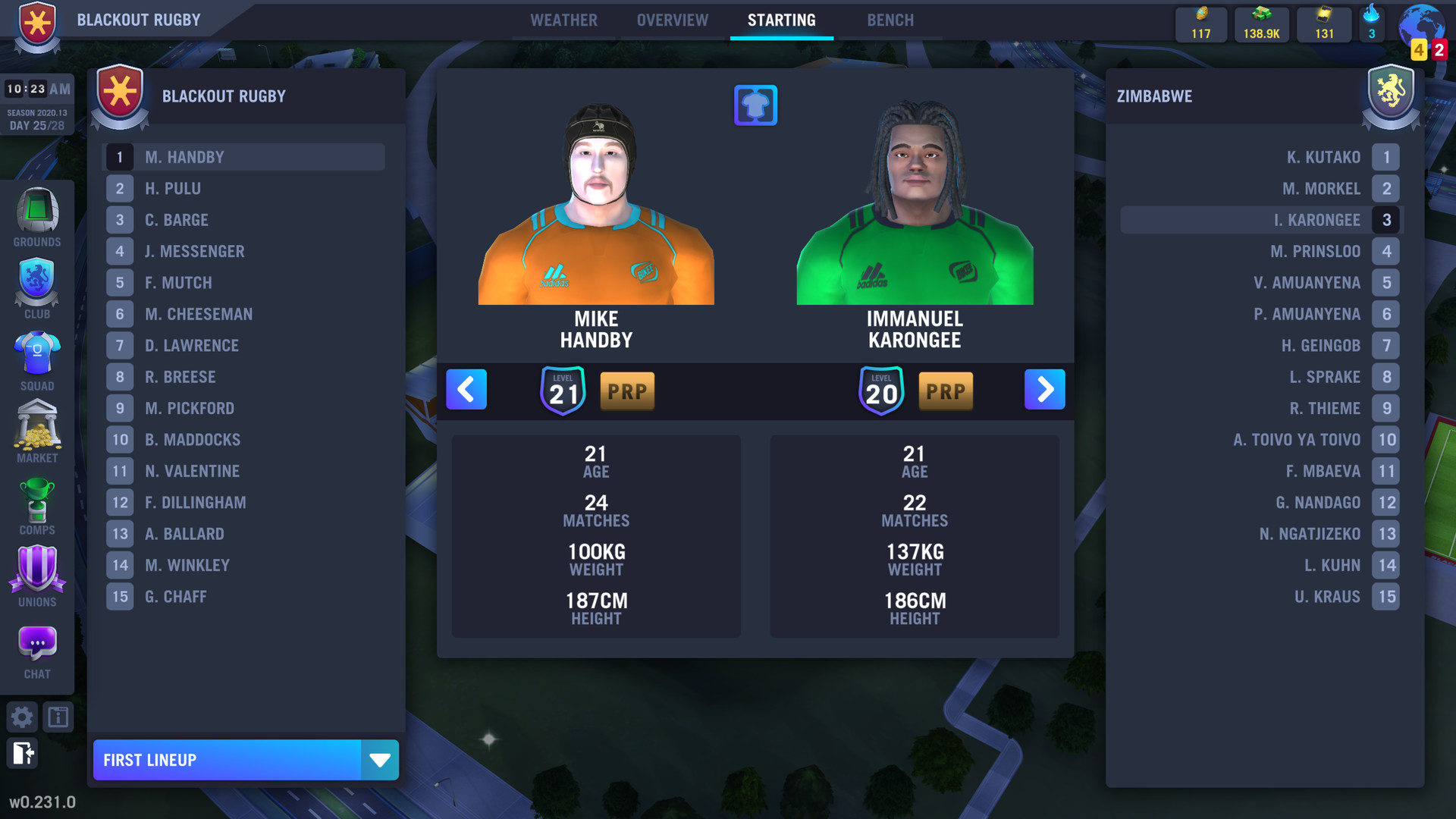Click Mike Handby's PRP button
The image size is (1456, 819).
point(627,391)
